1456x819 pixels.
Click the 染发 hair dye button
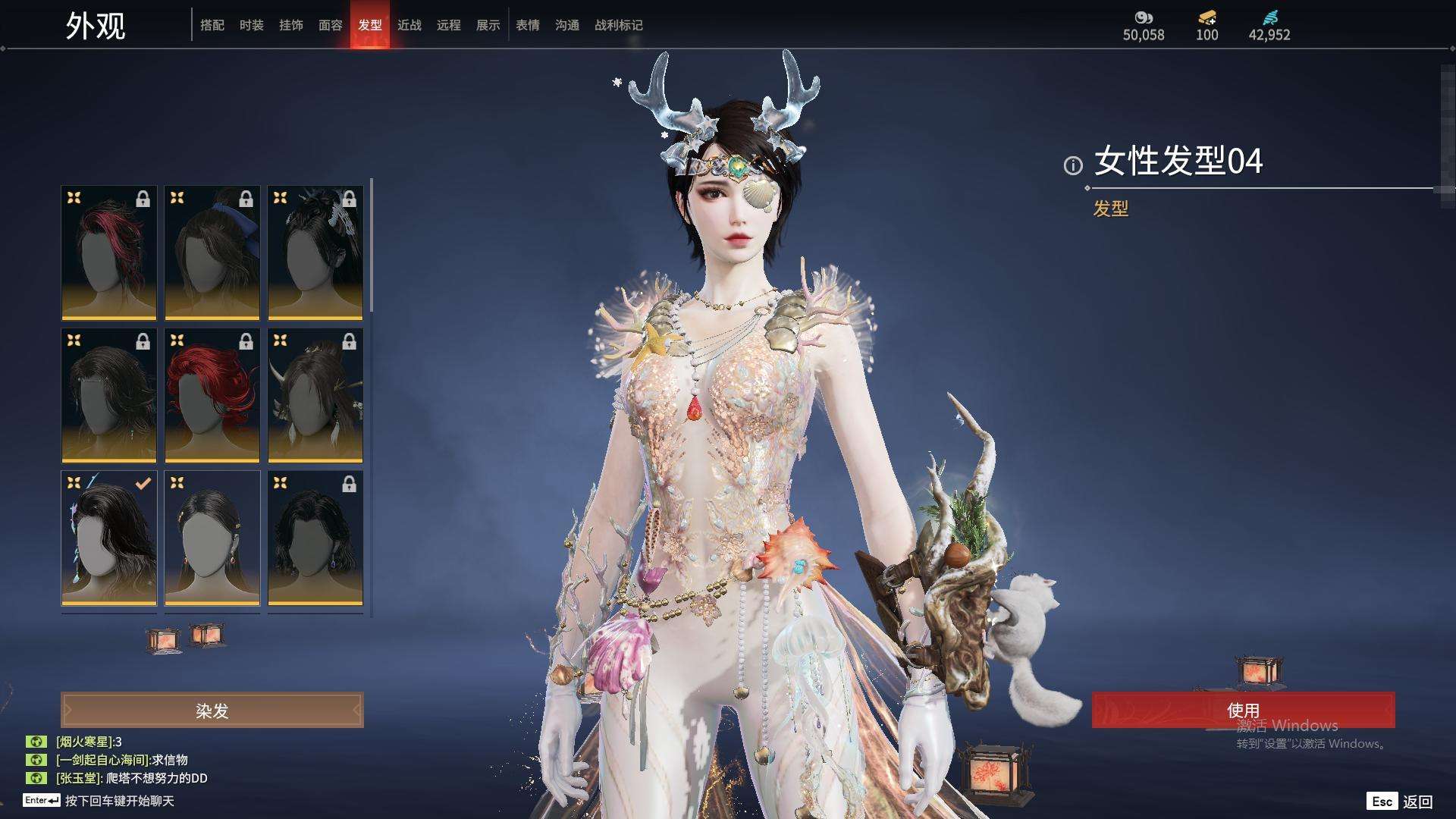pyautogui.click(x=212, y=711)
